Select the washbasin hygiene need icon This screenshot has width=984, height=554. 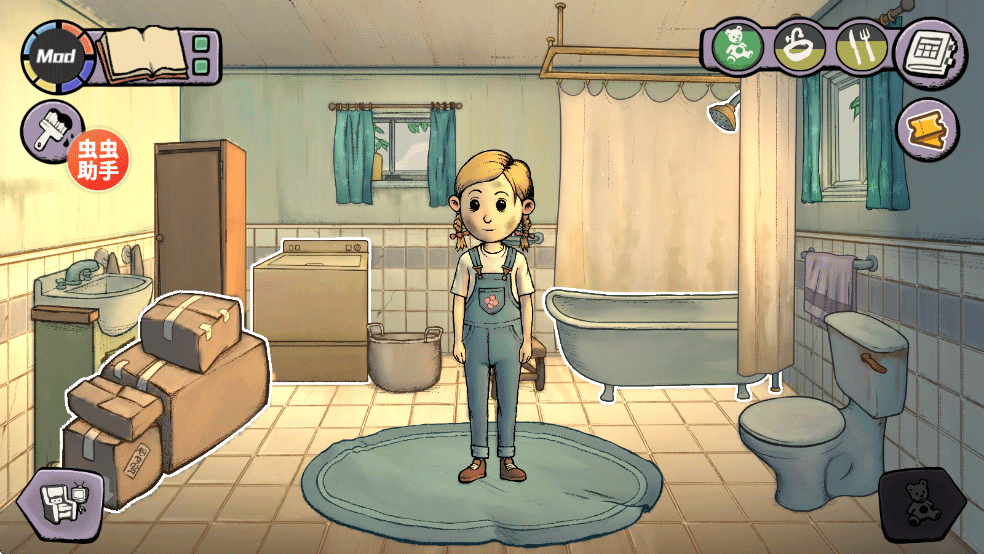pyautogui.click(x=799, y=45)
